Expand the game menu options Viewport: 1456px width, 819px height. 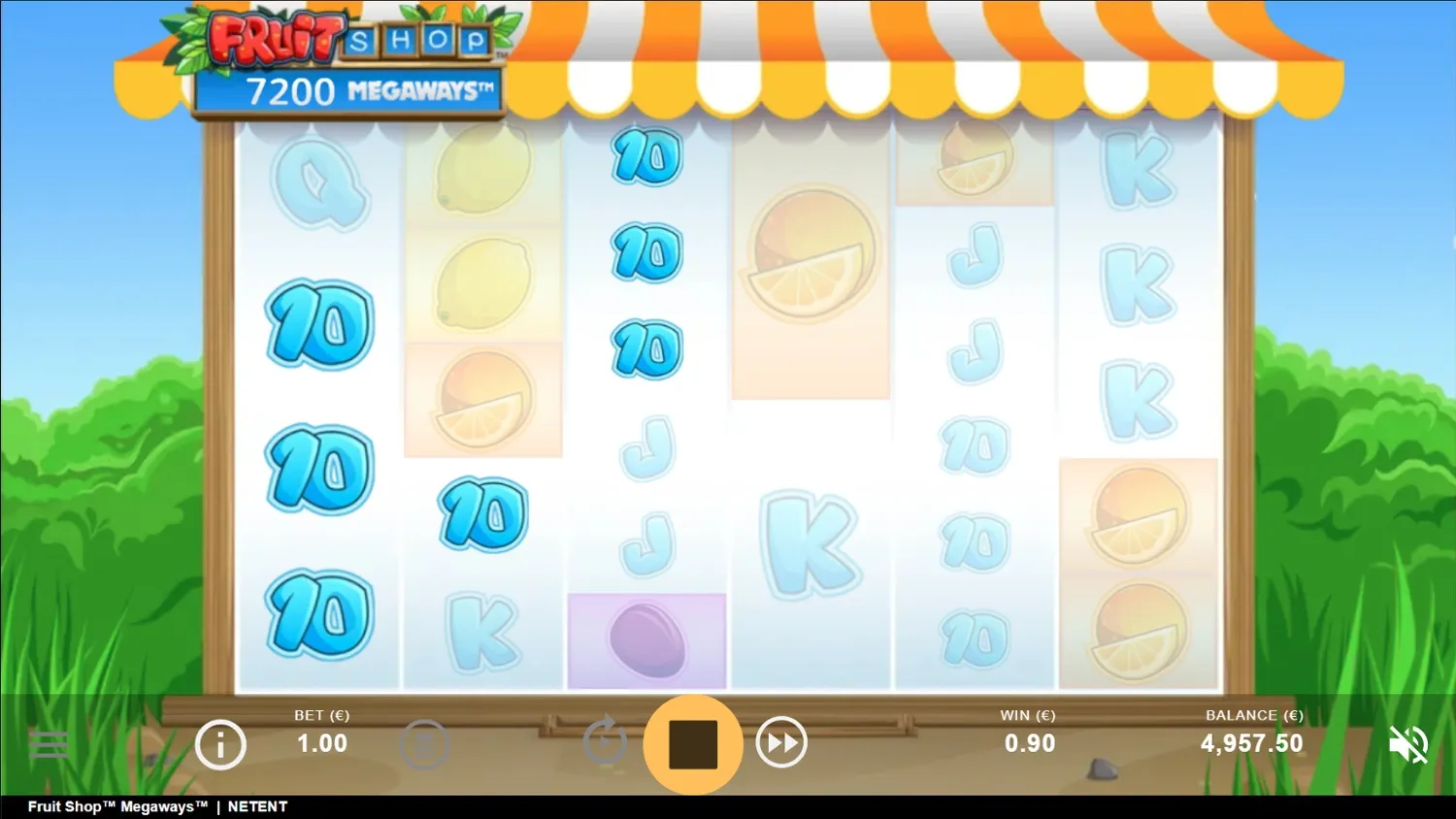49,744
